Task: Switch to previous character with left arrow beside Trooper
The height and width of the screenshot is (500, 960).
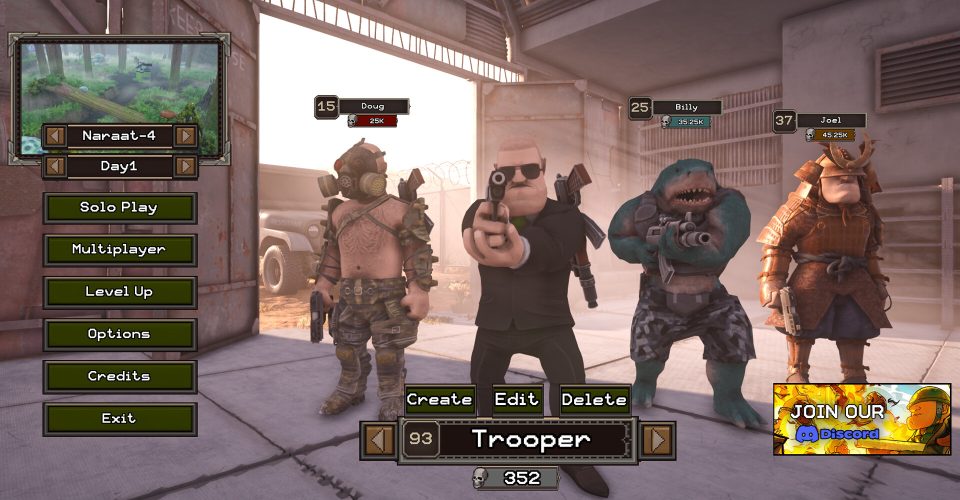Action: [378, 439]
